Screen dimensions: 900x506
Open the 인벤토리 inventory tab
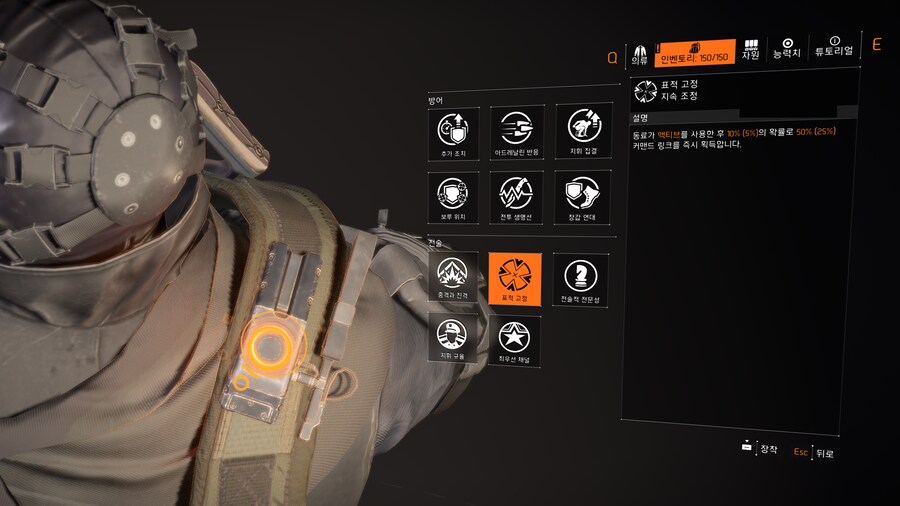(696, 52)
